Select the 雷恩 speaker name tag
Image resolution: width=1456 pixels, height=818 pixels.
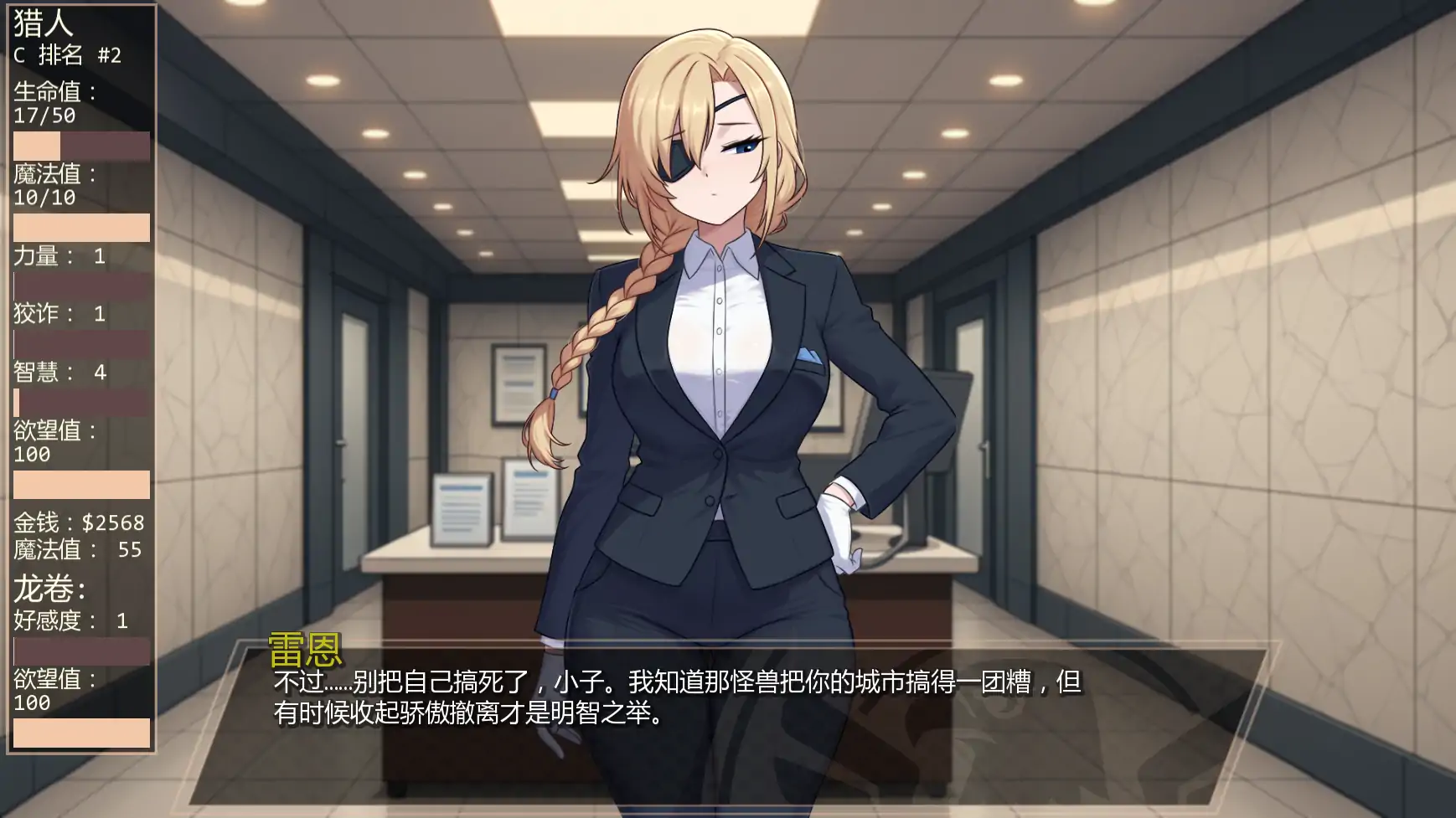pos(305,645)
